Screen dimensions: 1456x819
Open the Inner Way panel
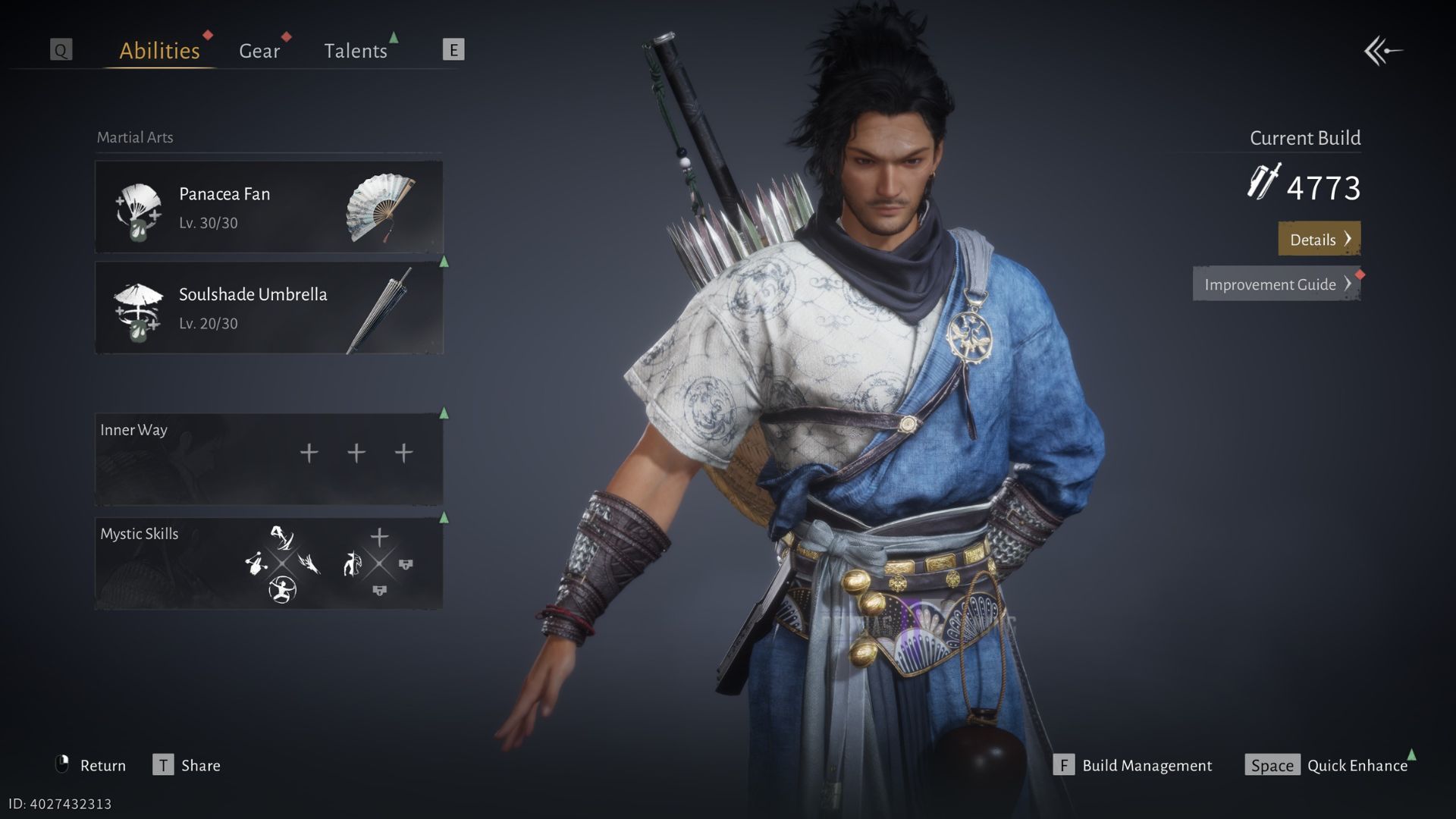click(x=268, y=459)
